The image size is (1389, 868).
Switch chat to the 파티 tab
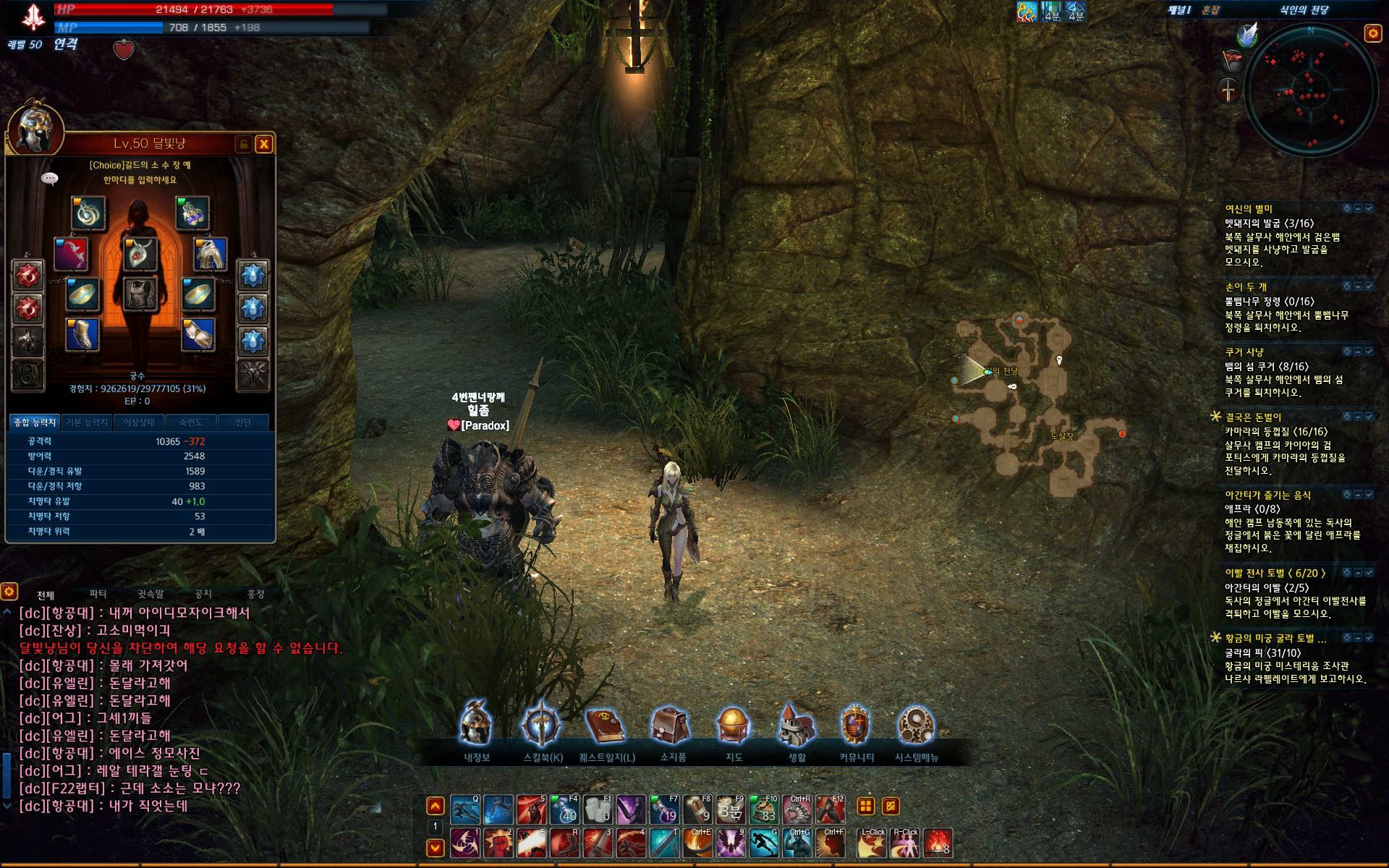98,595
